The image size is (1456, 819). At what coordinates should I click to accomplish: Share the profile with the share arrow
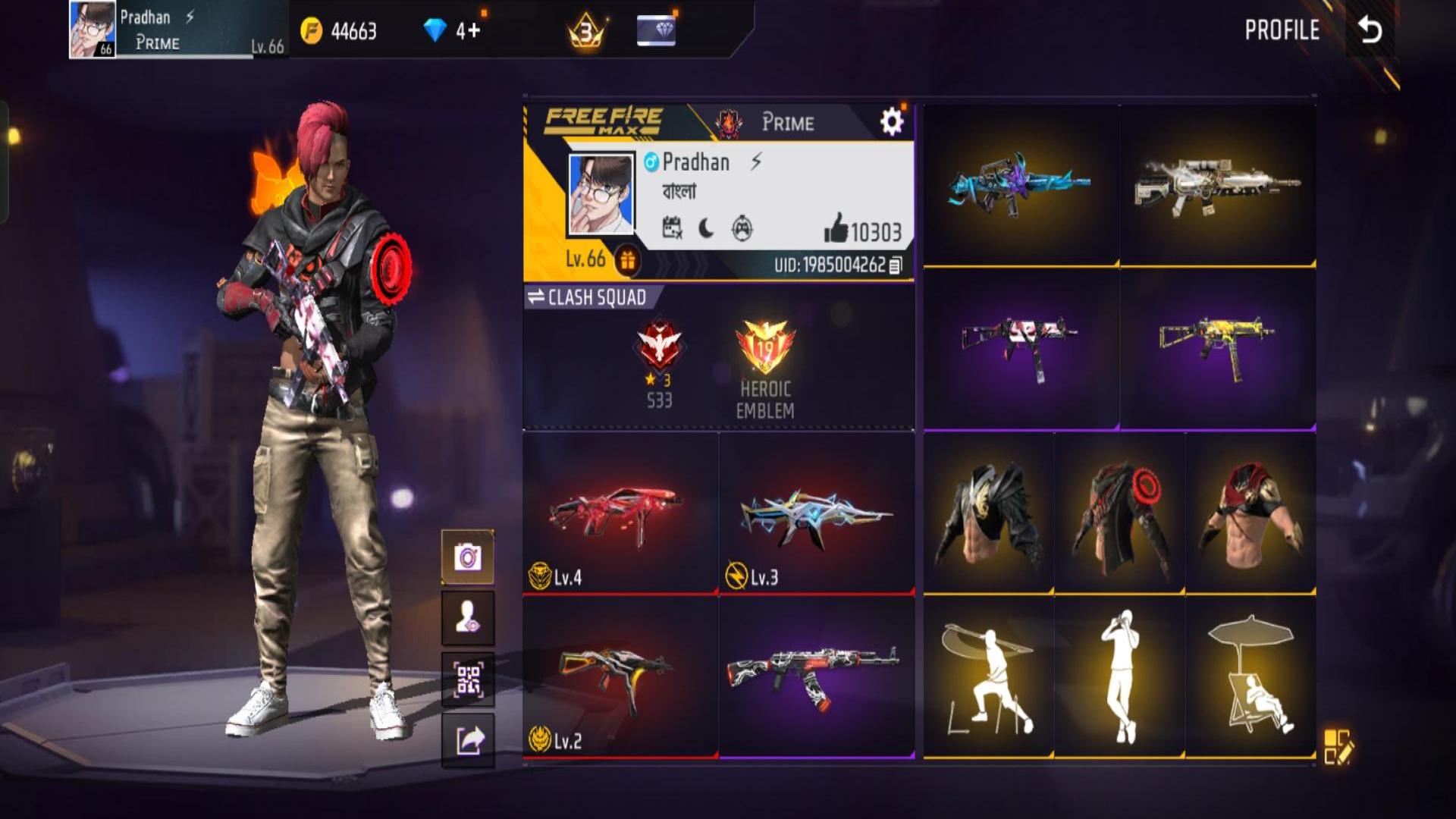(468, 740)
